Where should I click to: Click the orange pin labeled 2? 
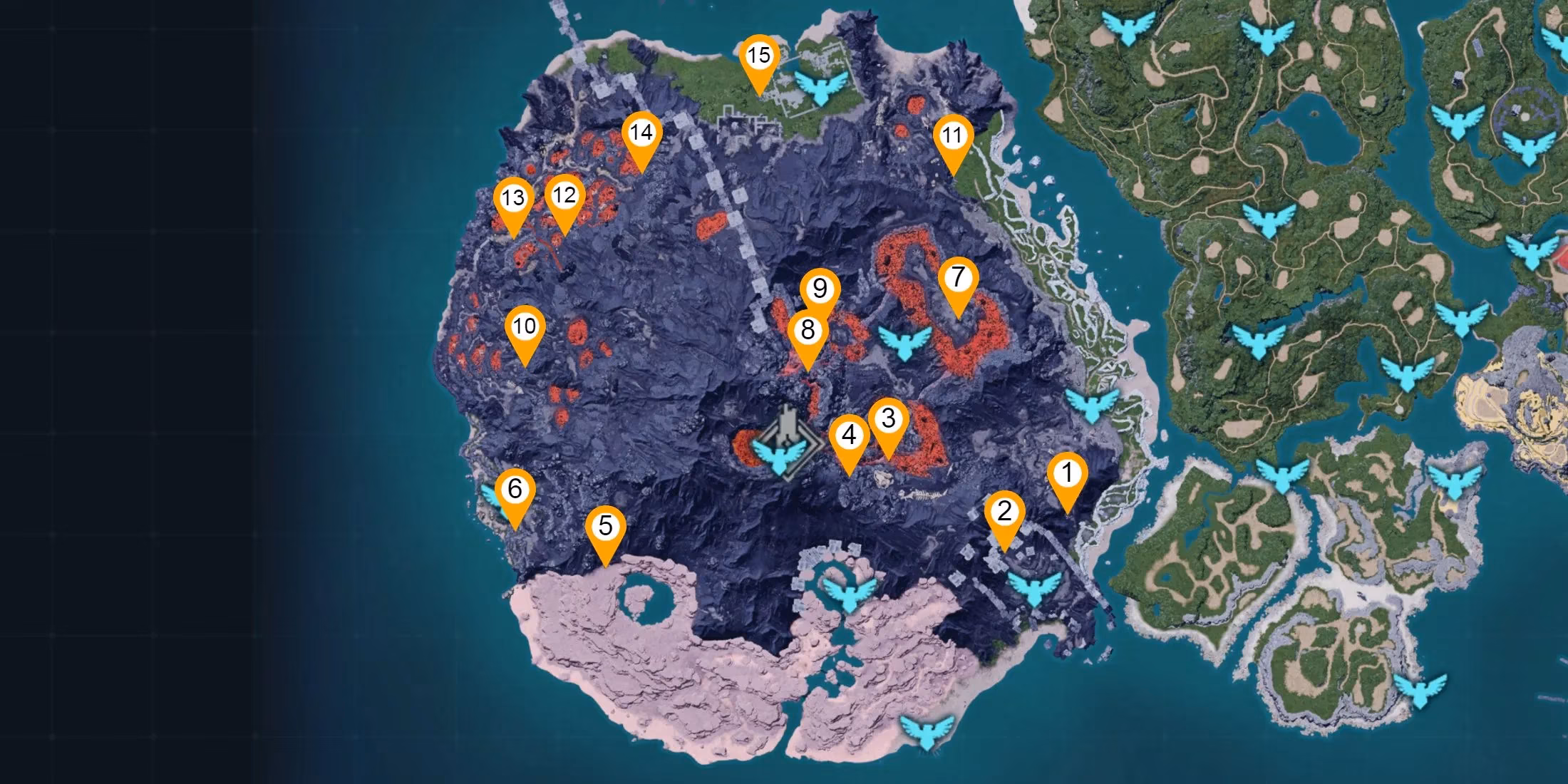(1004, 512)
